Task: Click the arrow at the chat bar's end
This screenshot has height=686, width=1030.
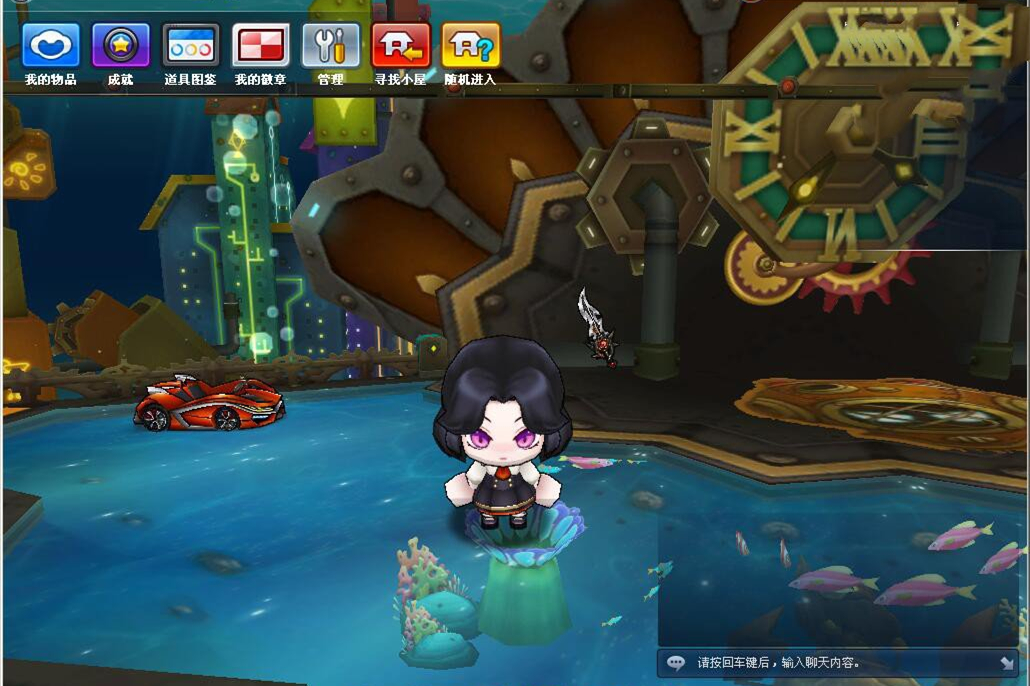Action: [1006, 662]
